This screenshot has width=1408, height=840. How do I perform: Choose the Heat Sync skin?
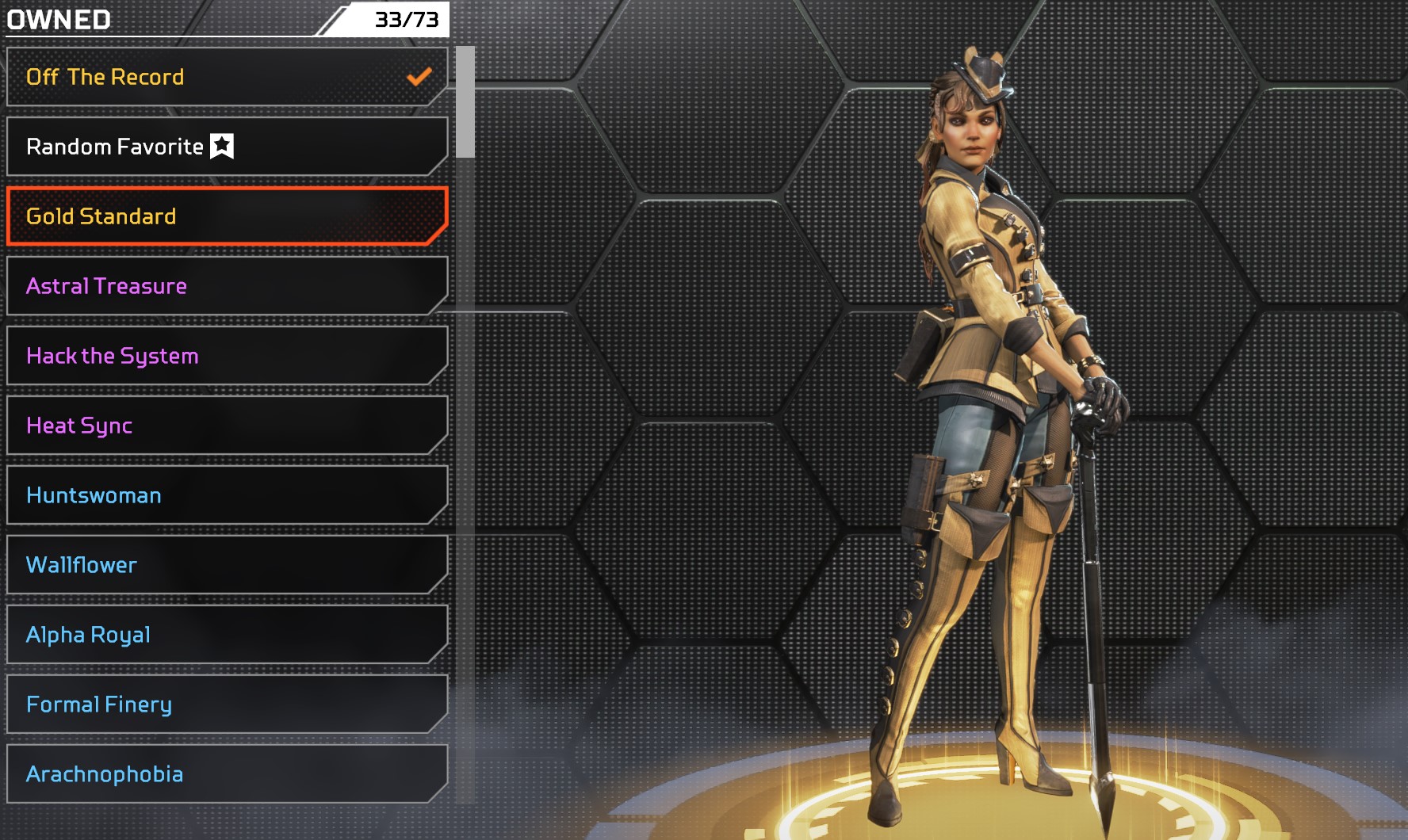point(226,426)
